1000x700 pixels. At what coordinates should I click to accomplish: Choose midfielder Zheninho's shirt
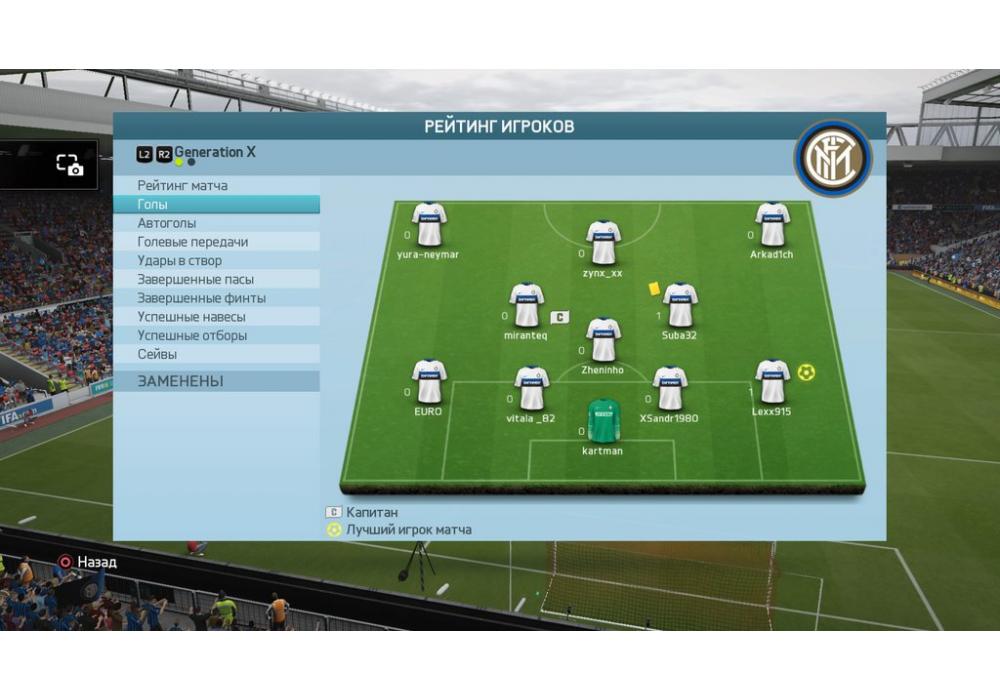(x=603, y=341)
